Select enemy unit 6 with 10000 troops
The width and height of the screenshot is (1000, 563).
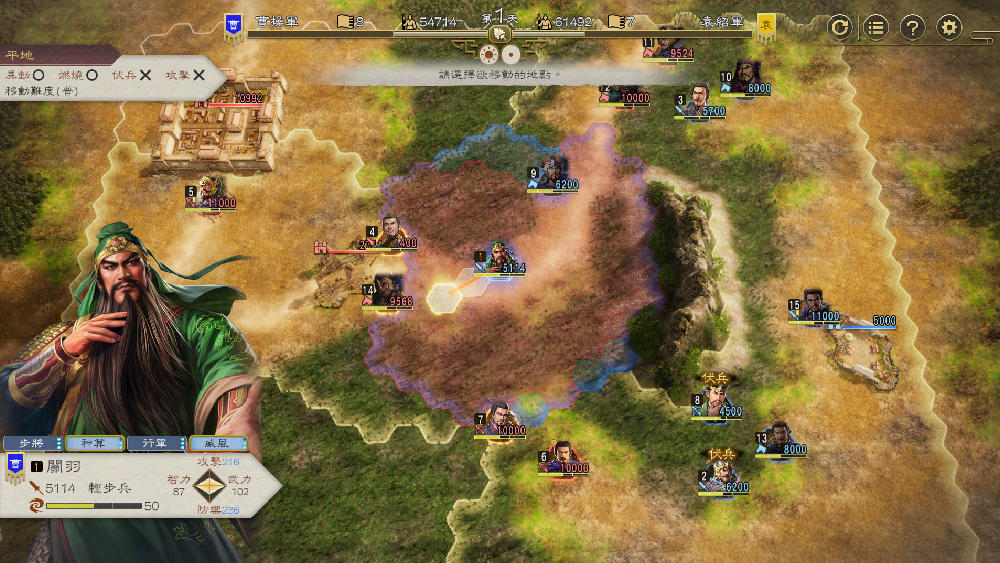tap(562, 458)
